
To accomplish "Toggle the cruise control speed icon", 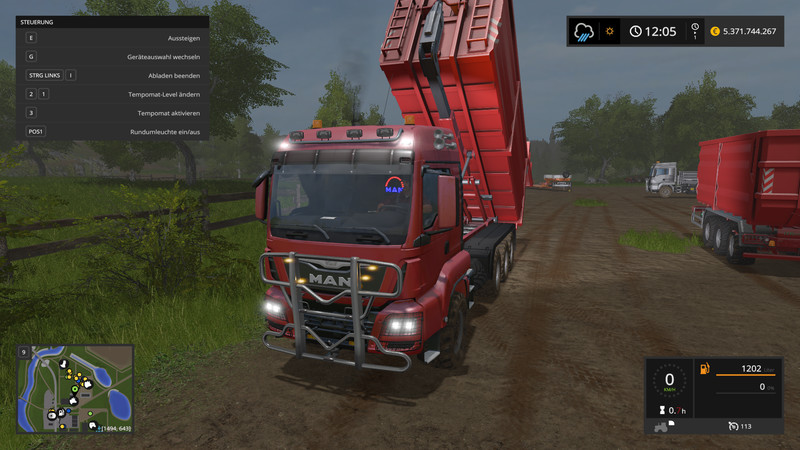I will [735, 426].
